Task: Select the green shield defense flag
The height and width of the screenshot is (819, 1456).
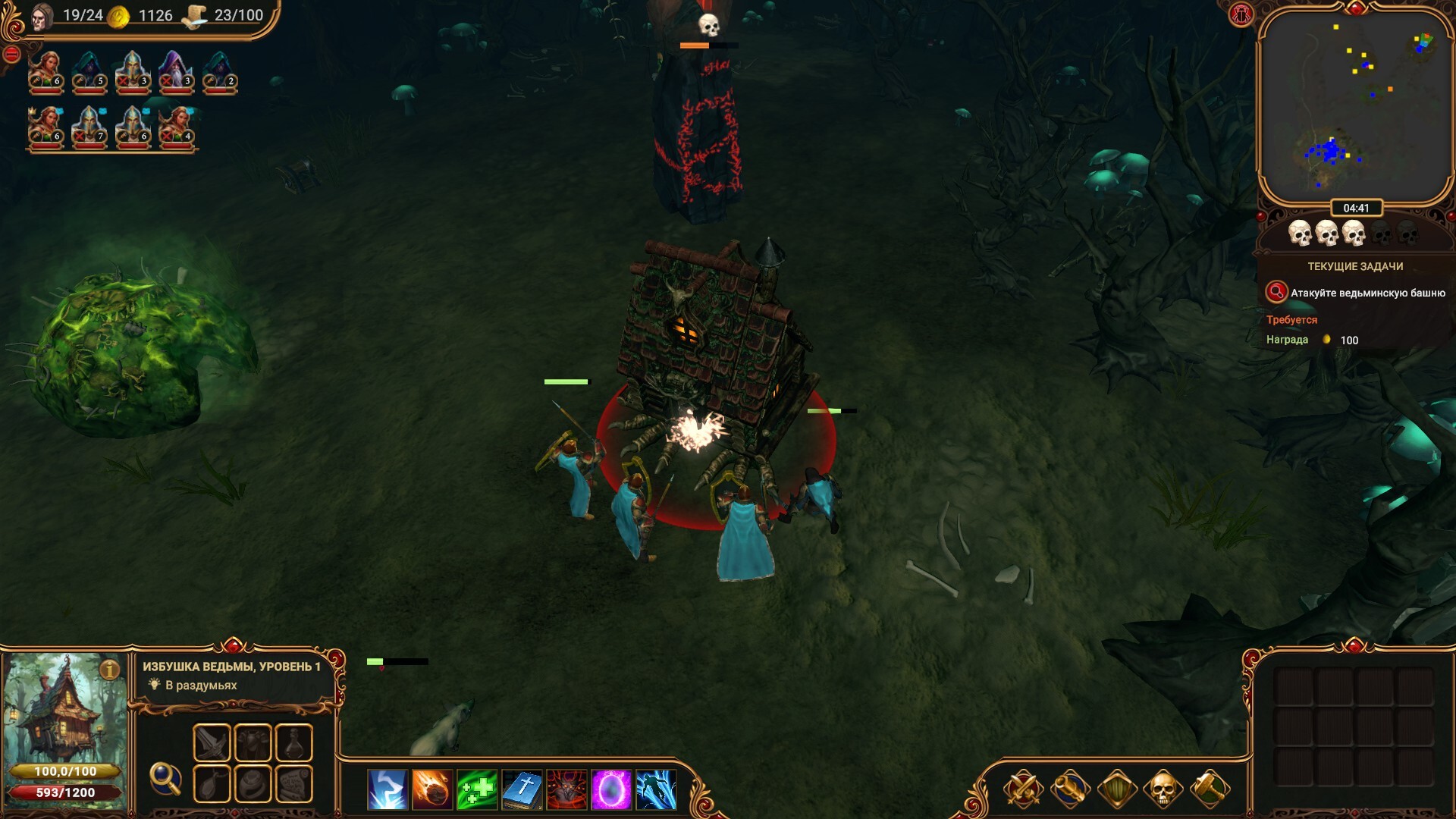Action: coord(1116,789)
